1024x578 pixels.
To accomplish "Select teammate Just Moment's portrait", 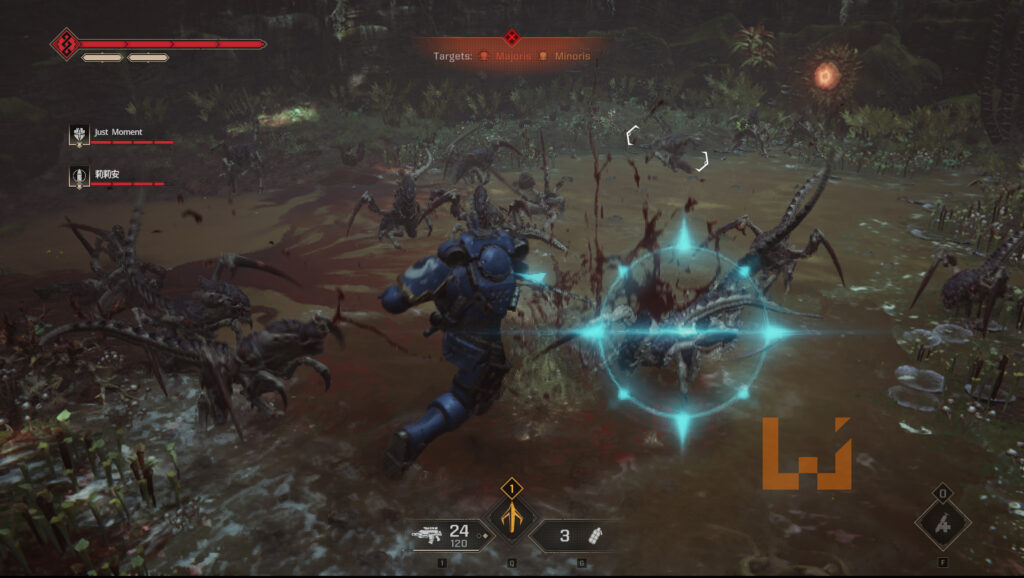I will coord(80,133).
